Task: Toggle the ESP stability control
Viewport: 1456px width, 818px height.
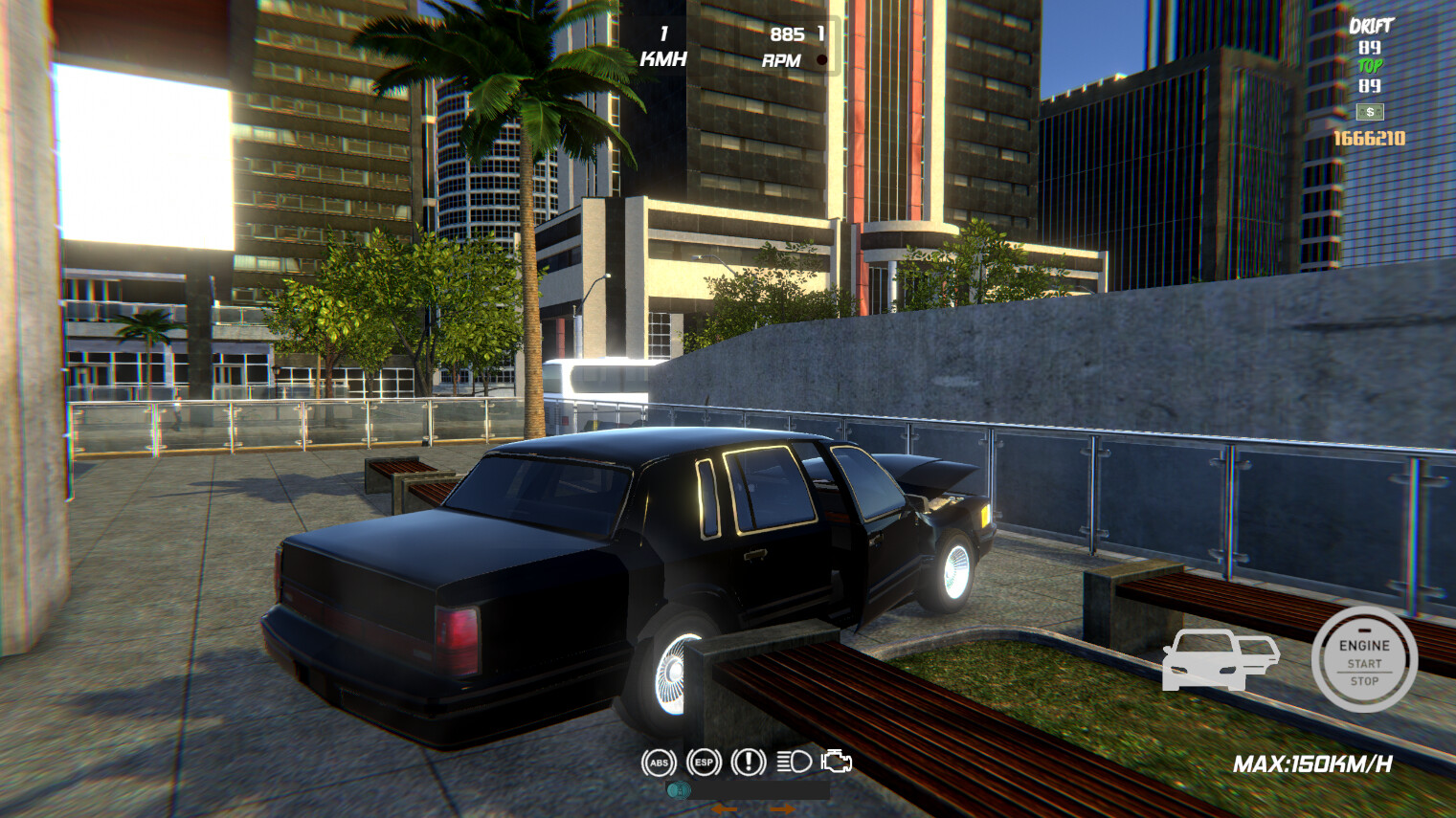Action: pyautogui.click(x=704, y=763)
